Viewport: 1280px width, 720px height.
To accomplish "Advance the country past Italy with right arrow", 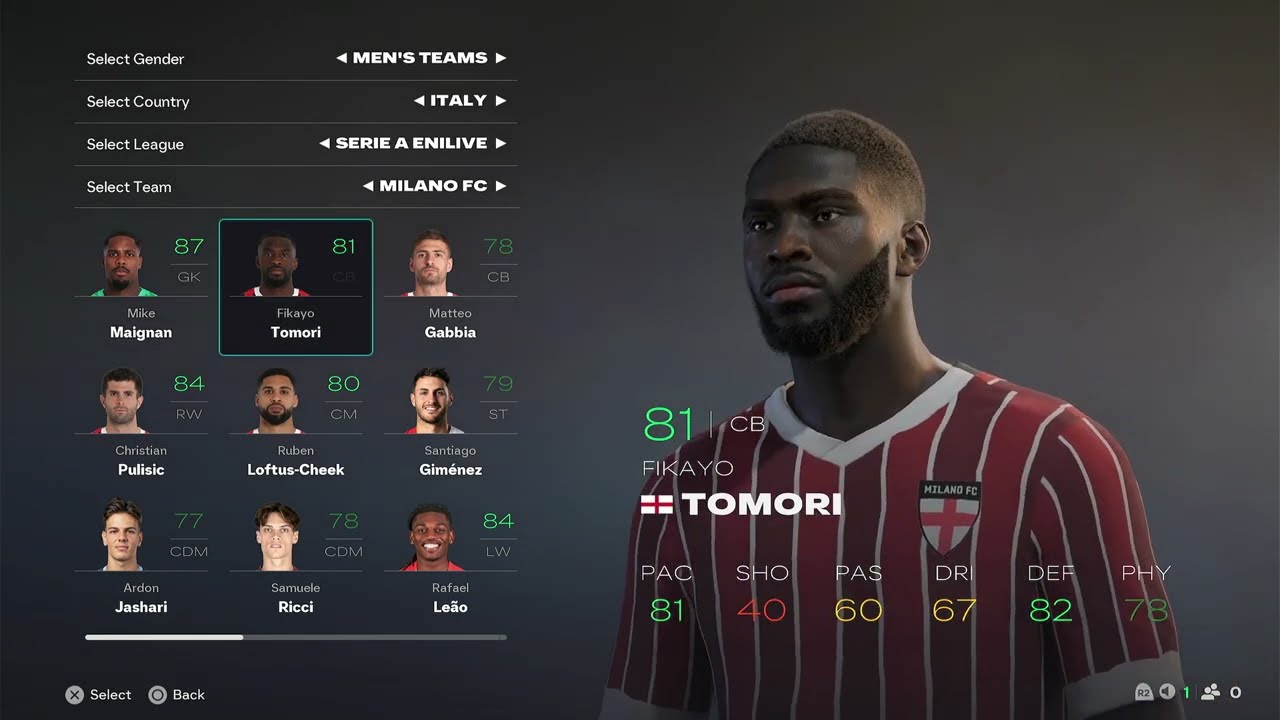I will (501, 101).
